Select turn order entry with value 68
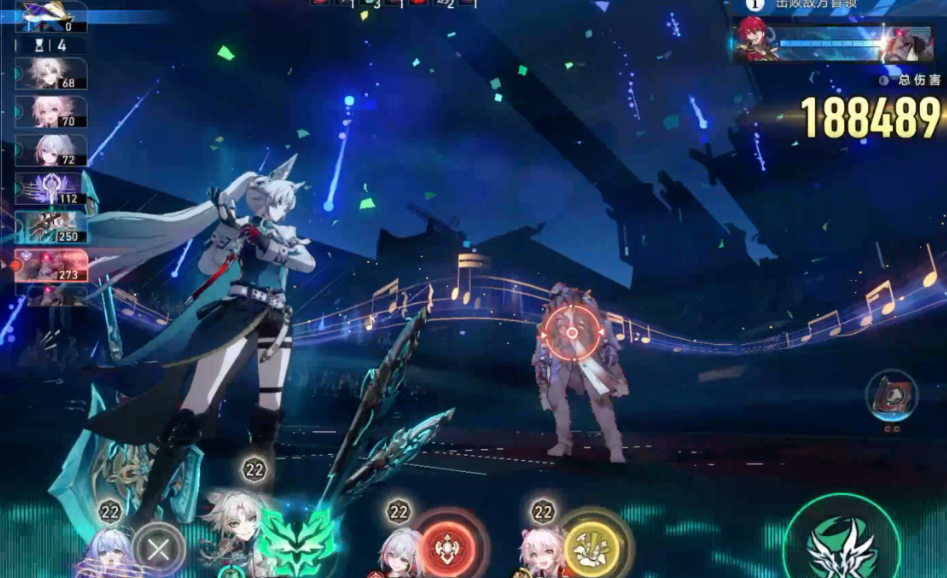The image size is (947, 578). pyautogui.click(x=50, y=74)
